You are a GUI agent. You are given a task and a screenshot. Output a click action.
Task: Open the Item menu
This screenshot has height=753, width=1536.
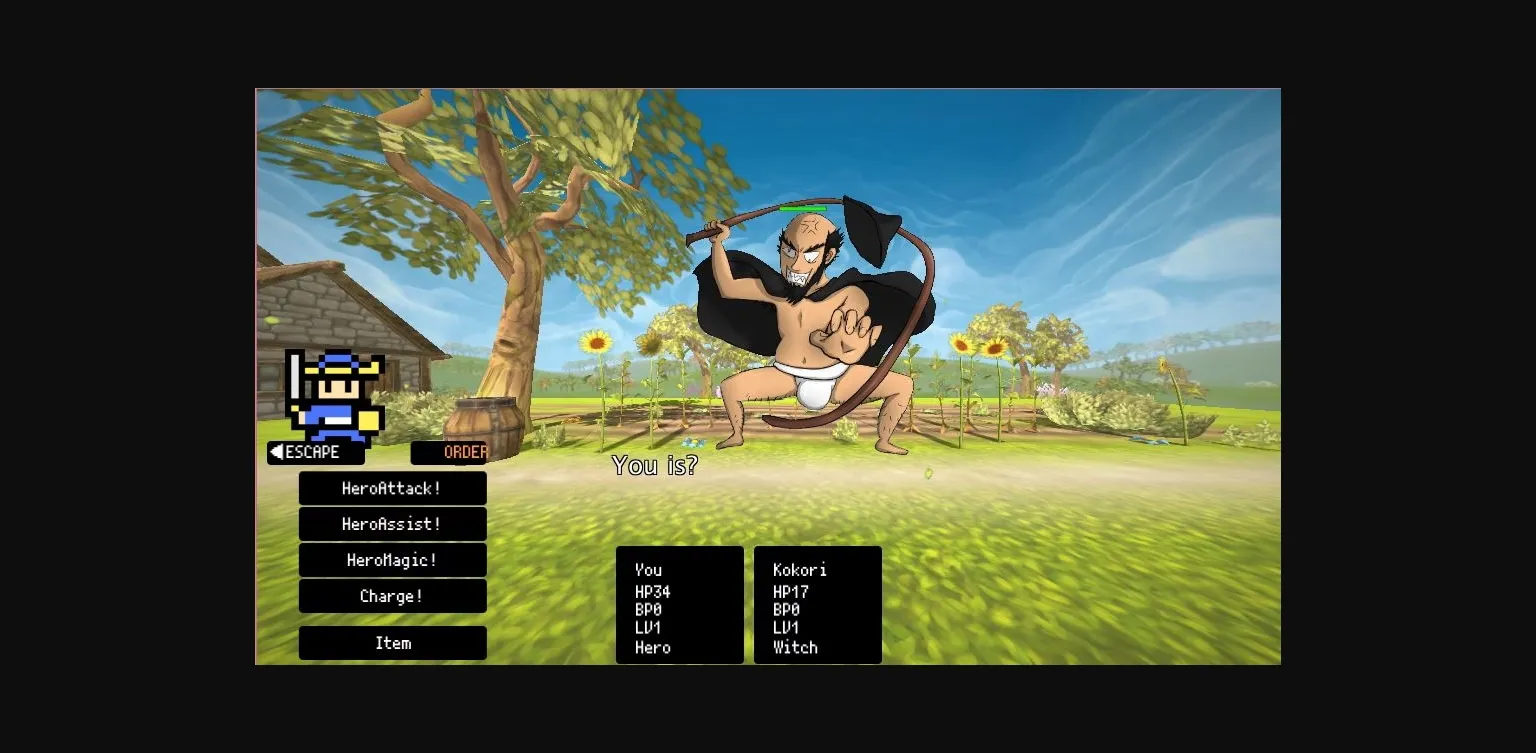point(392,643)
